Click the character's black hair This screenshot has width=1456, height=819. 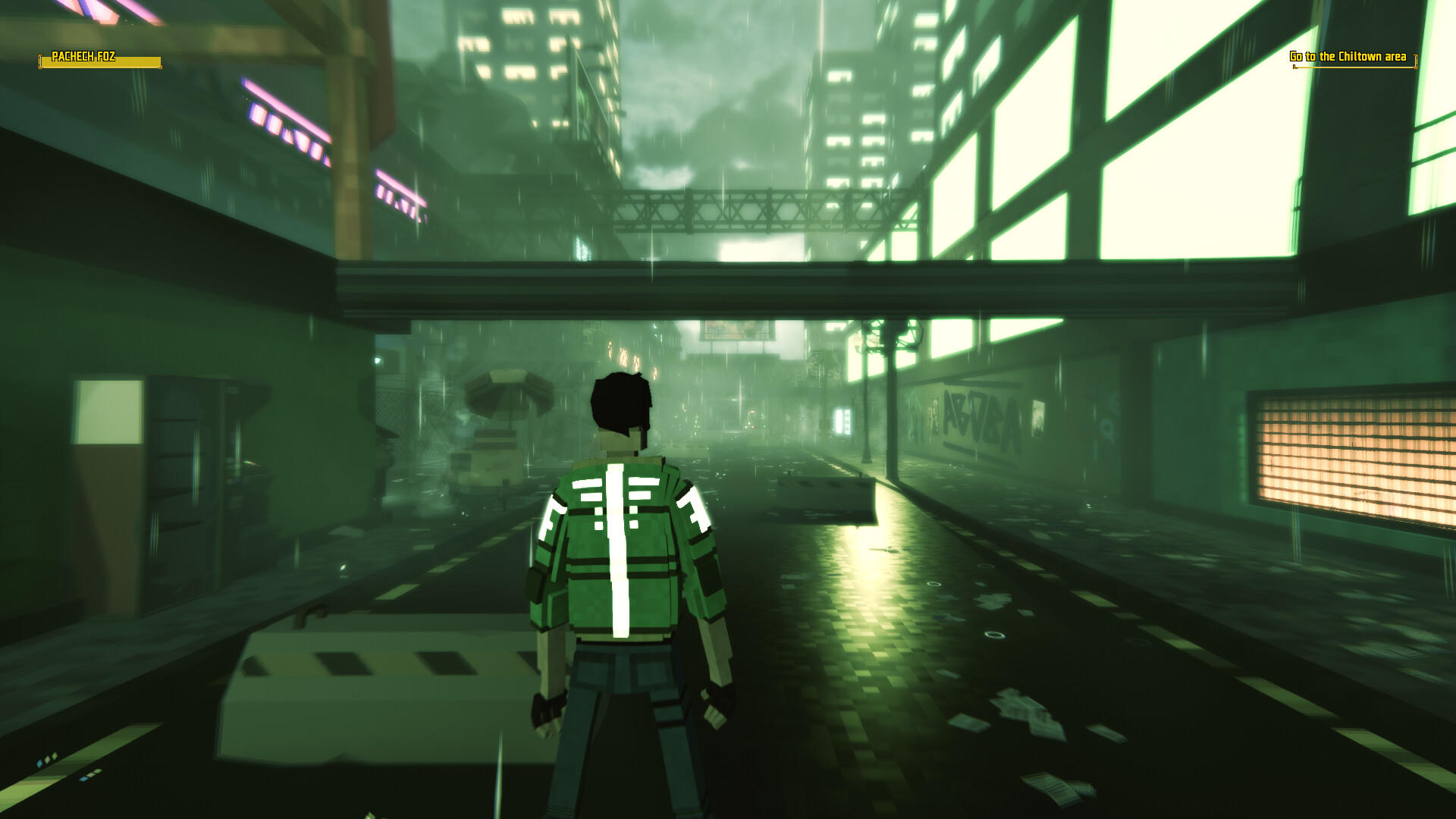pos(622,402)
